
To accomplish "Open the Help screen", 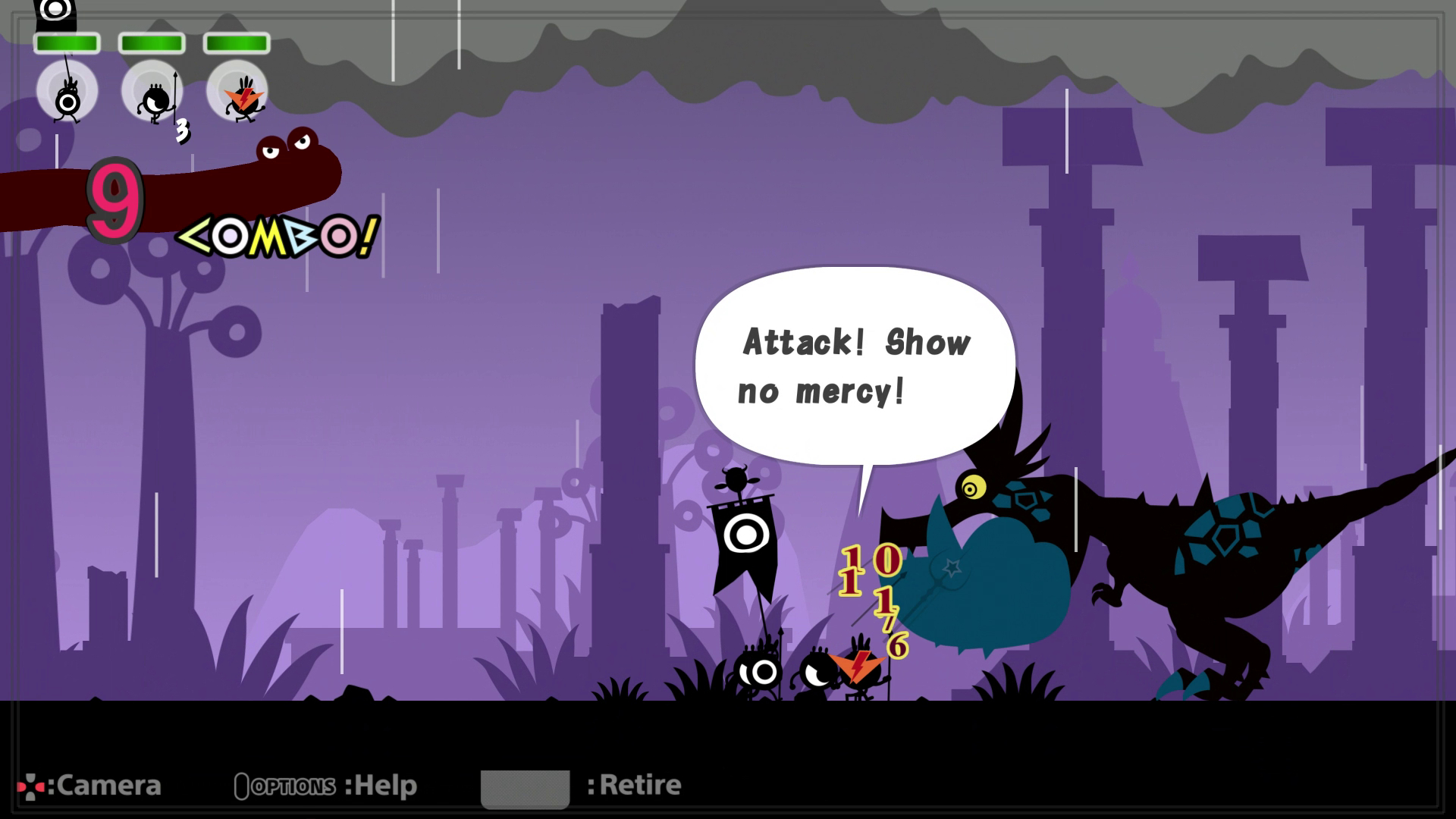I will 383,785.
